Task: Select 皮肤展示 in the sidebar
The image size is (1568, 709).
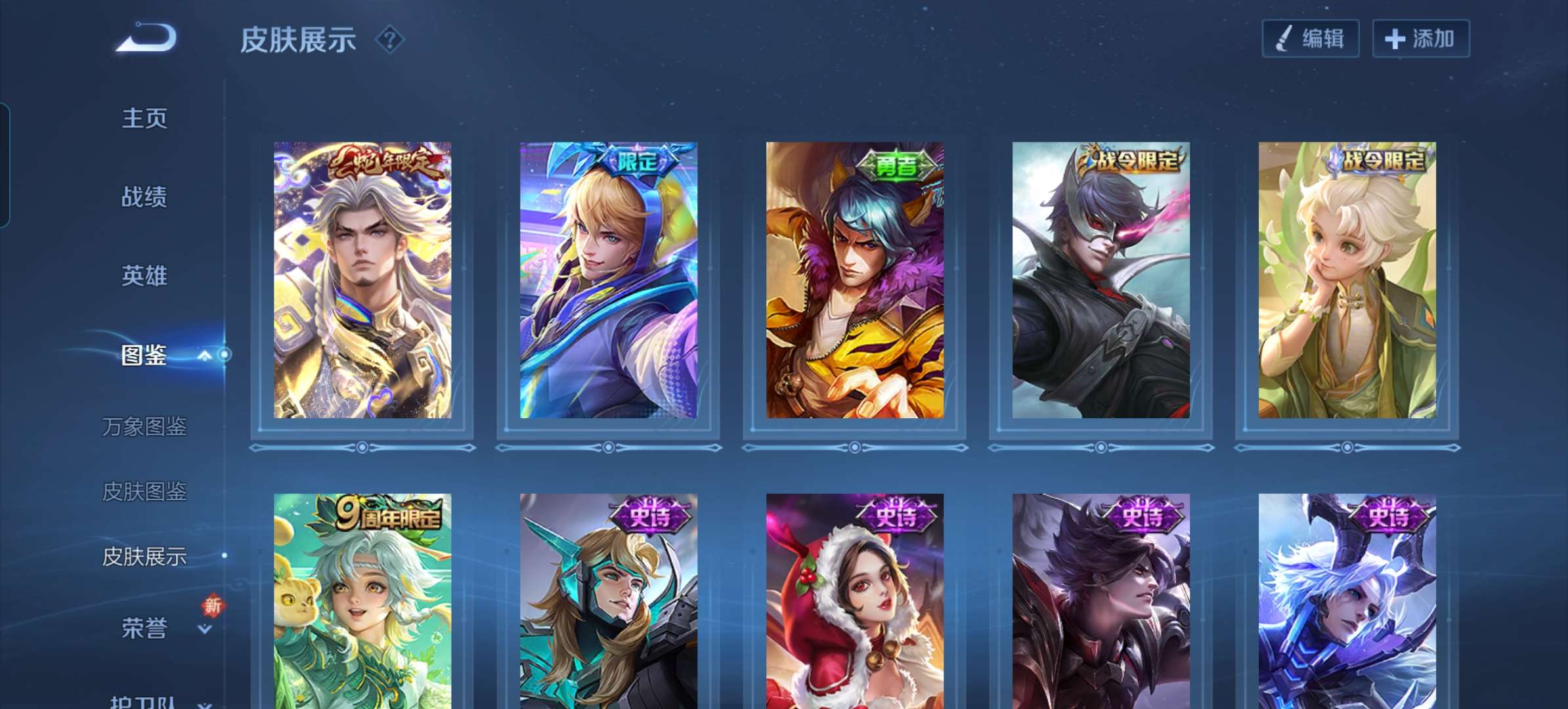Action: (144, 557)
